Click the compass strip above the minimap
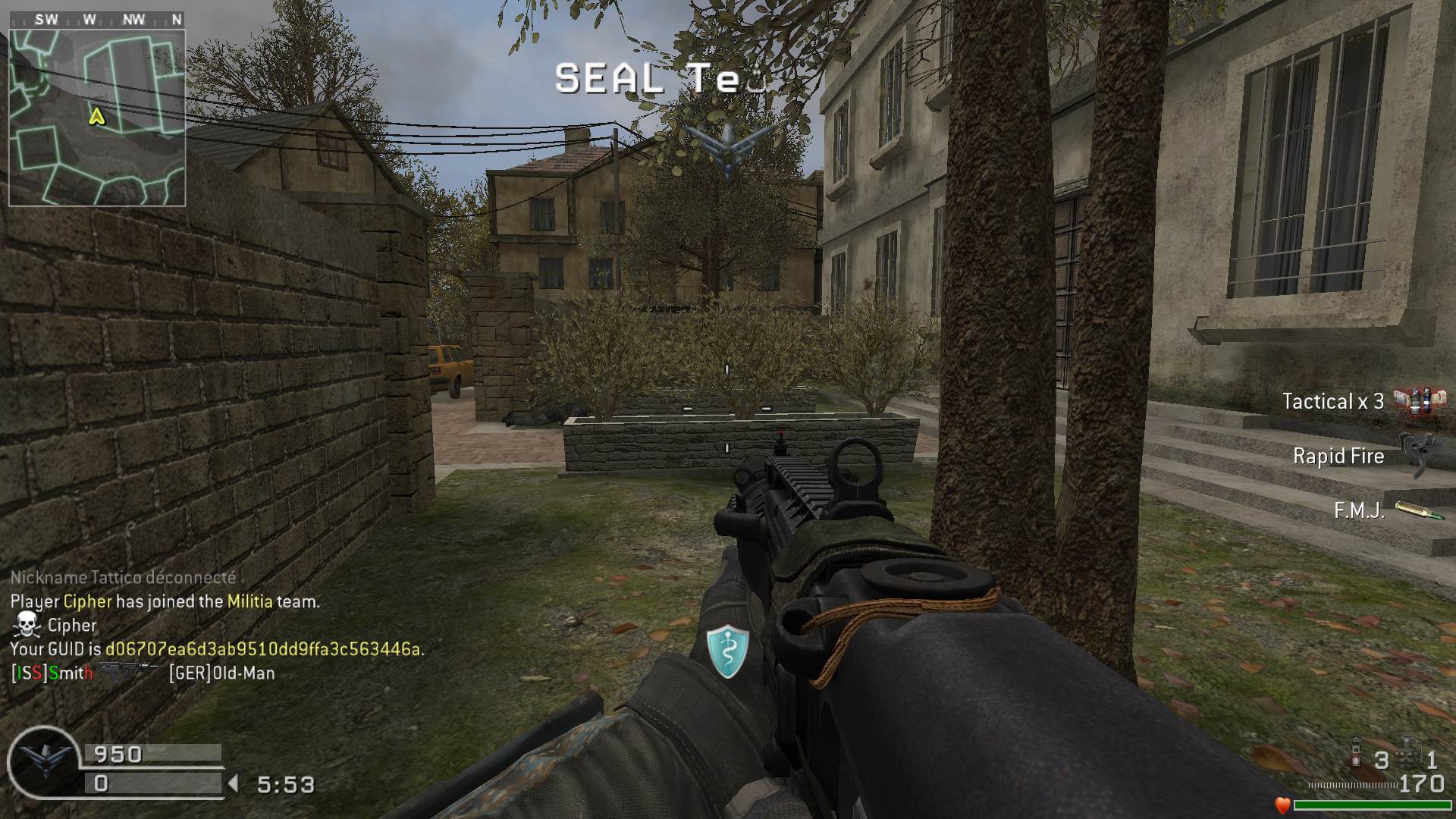The height and width of the screenshot is (819, 1456). tap(97, 20)
